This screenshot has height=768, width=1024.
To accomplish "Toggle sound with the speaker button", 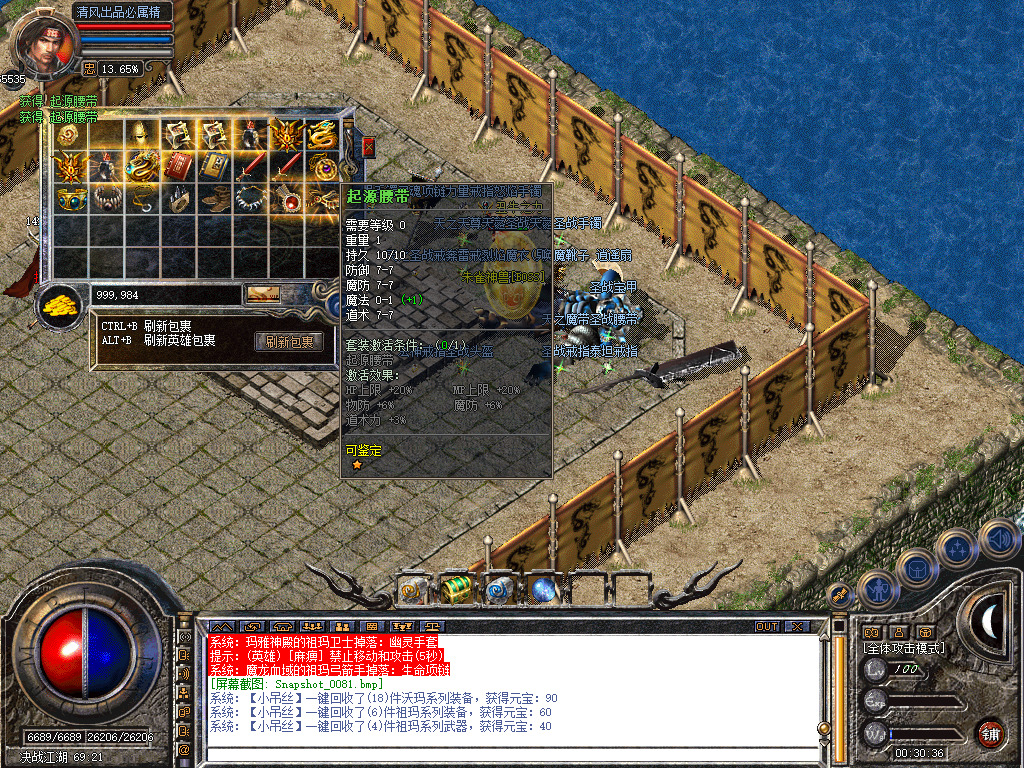I will [998, 538].
